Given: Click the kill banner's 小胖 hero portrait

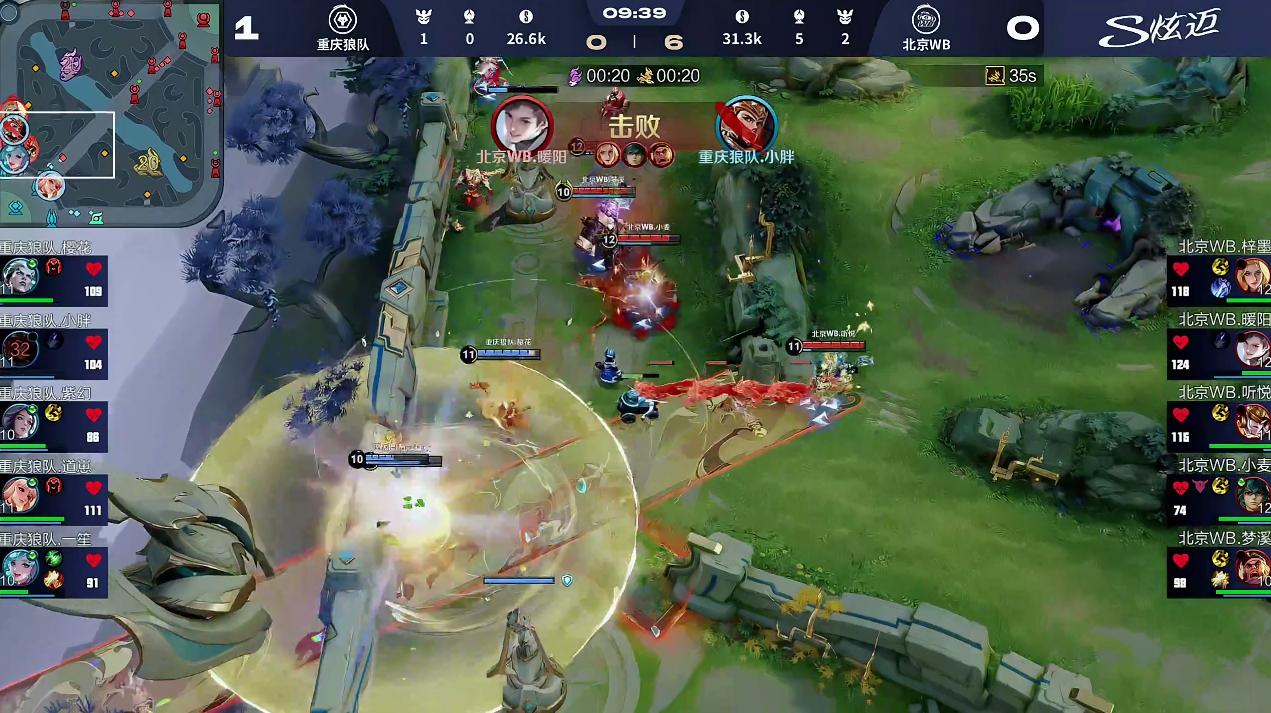Looking at the screenshot, I should pos(745,124).
